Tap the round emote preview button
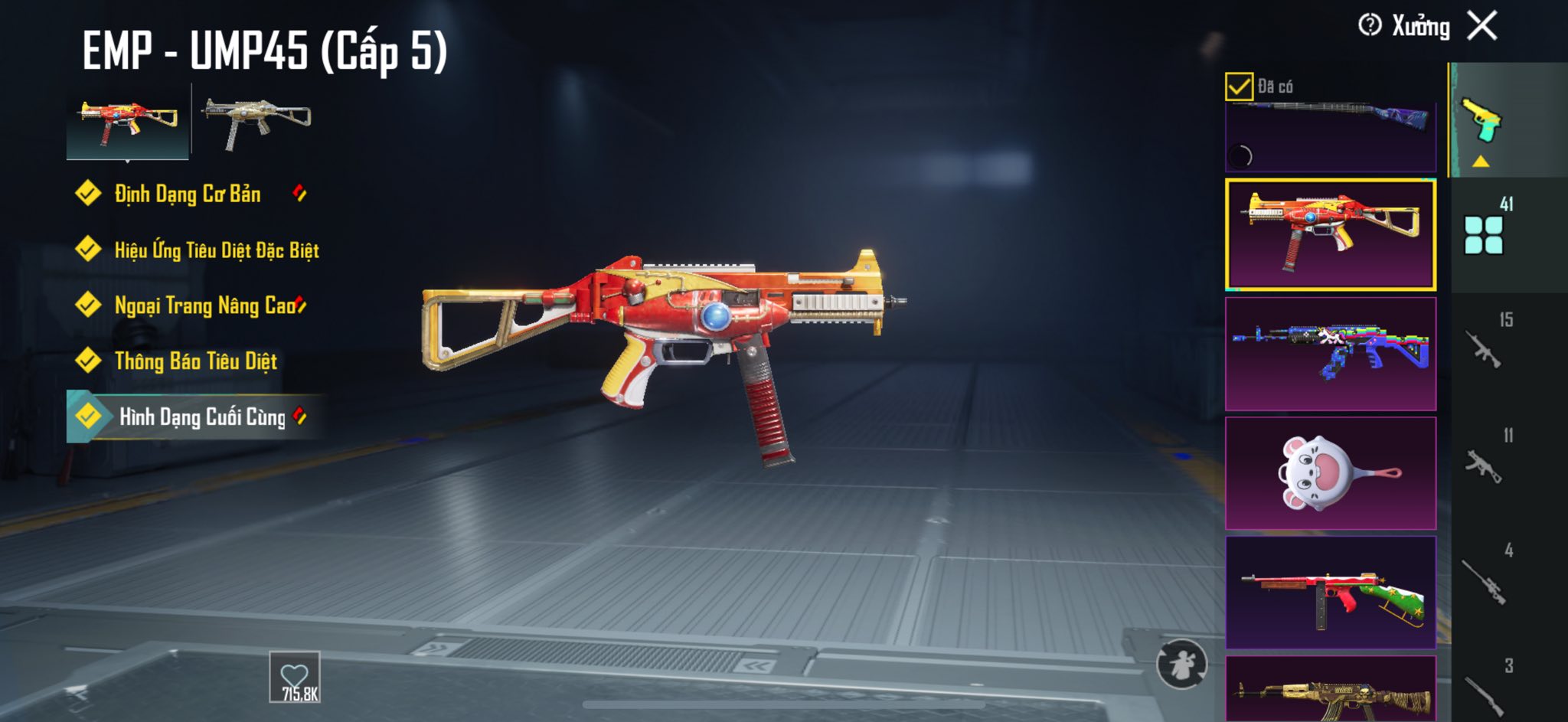 click(x=1181, y=664)
